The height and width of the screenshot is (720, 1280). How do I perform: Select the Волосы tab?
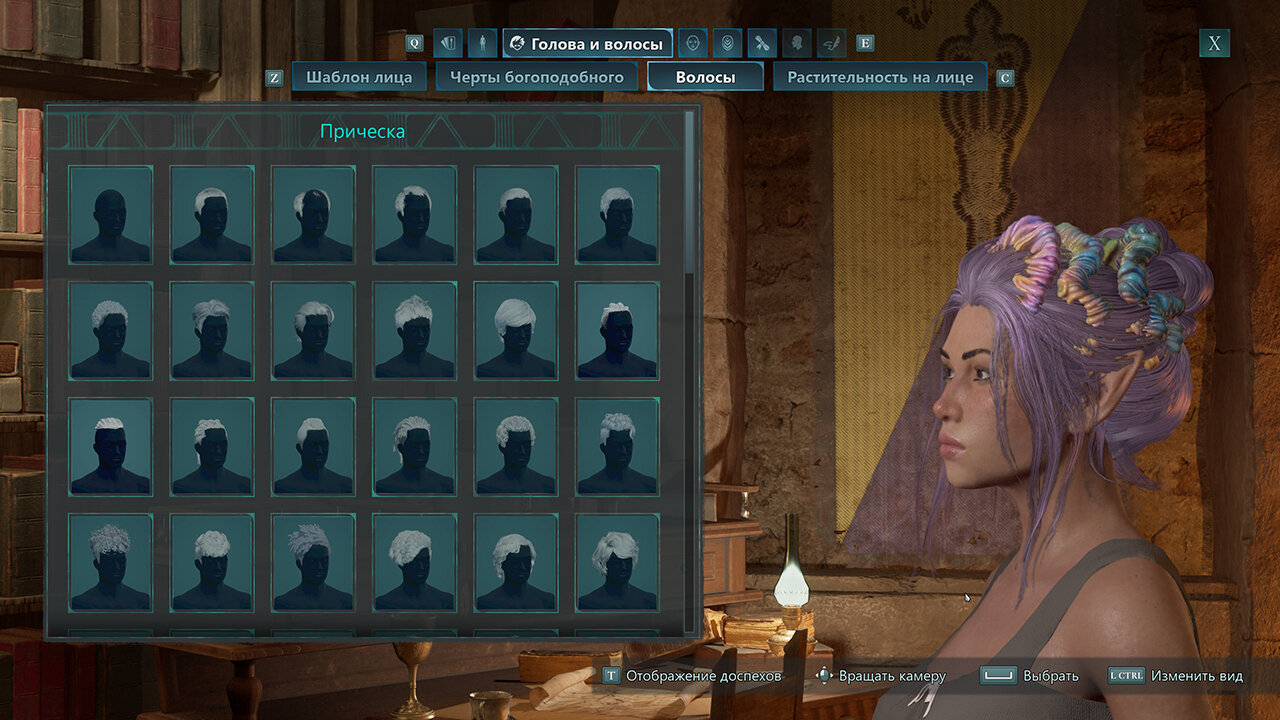[x=705, y=77]
